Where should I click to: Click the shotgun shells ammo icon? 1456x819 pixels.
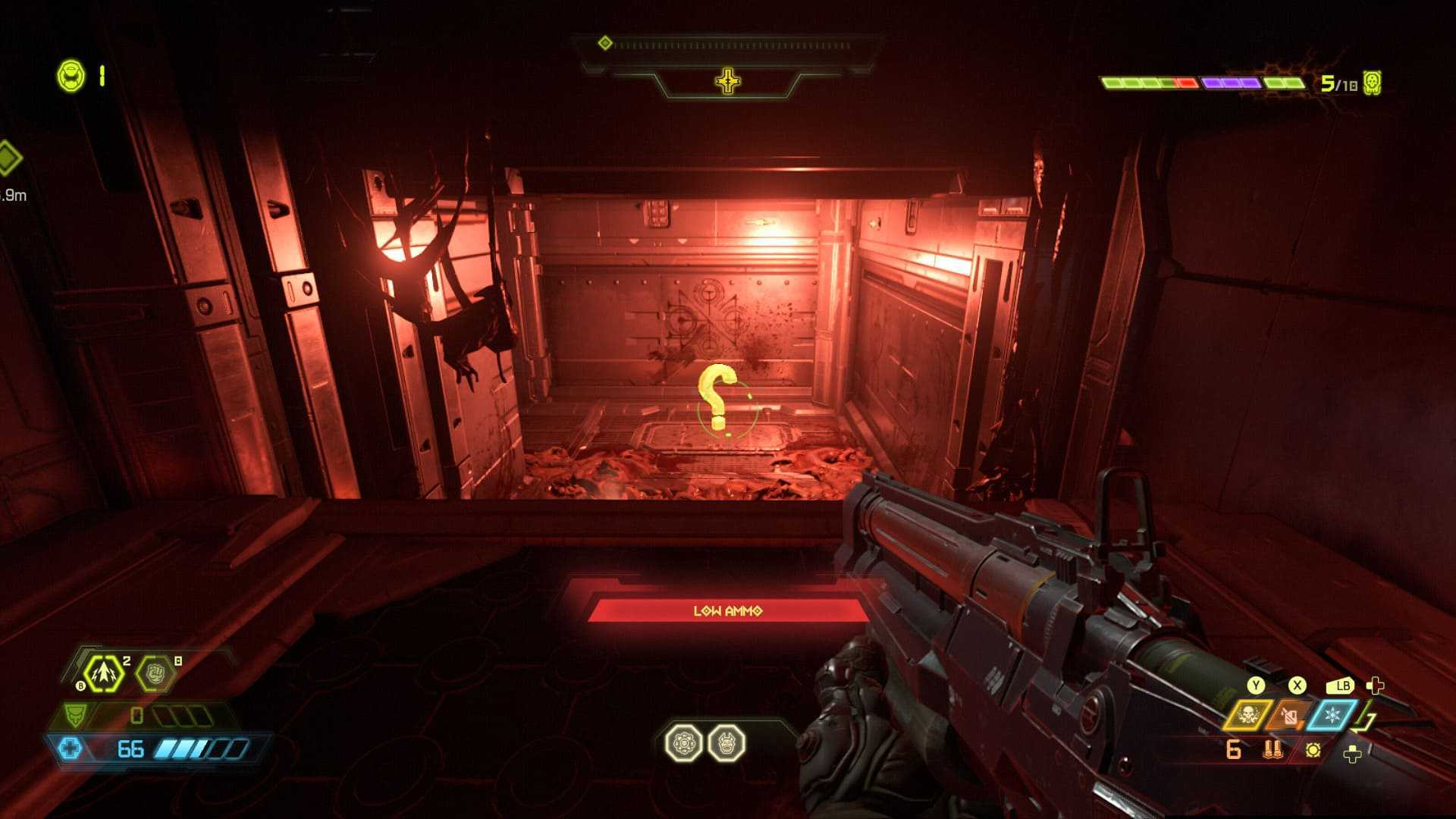pyautogui.click(x=1273, y=750)
